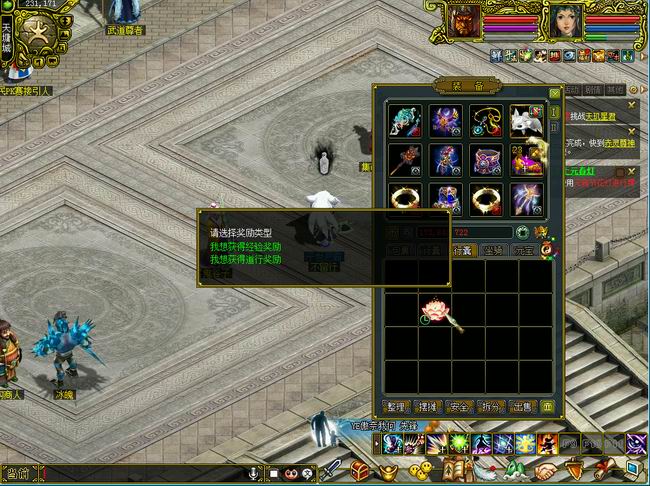Click the male warrior portrait

[462, 21]
